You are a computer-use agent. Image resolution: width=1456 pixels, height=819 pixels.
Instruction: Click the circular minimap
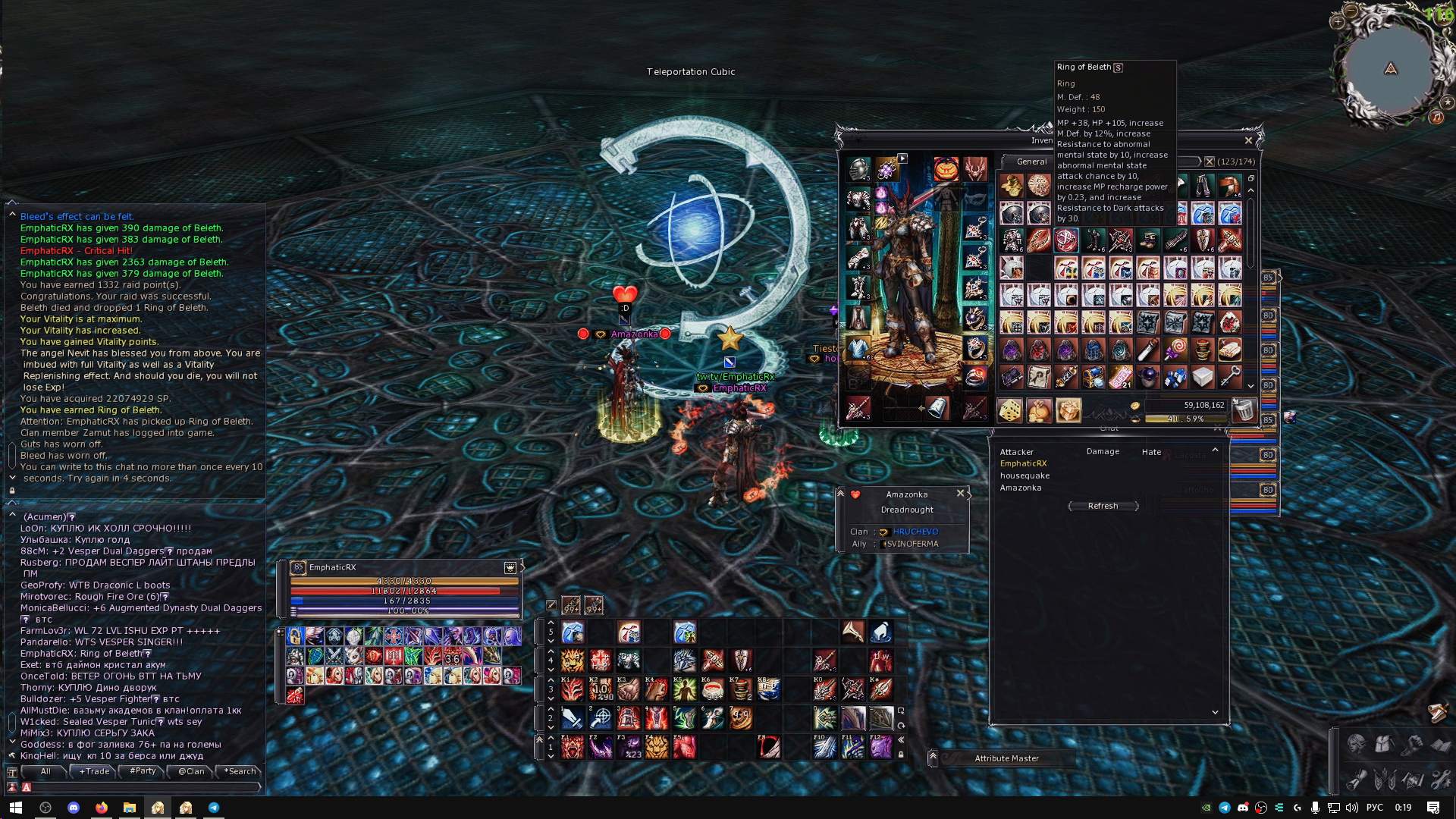(x=1390, y=70)
